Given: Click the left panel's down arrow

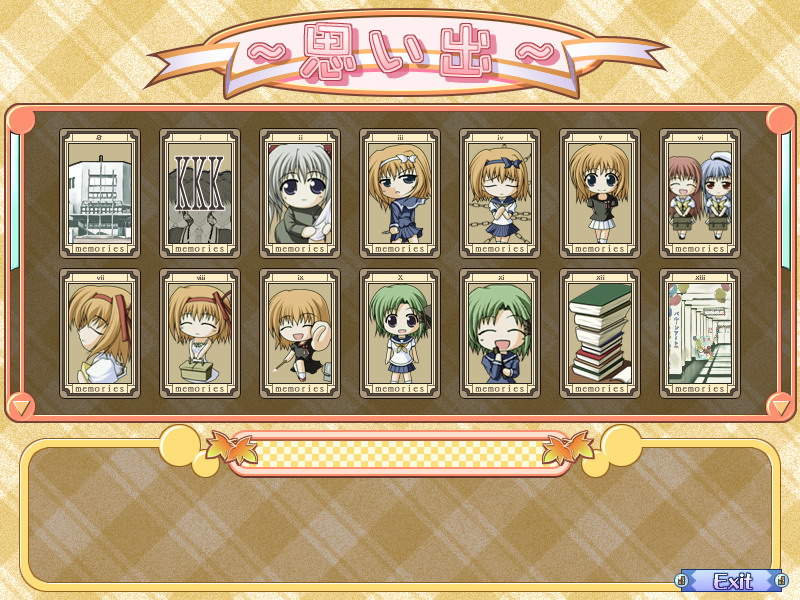Looking at the screenshot, I should point(20,405).
